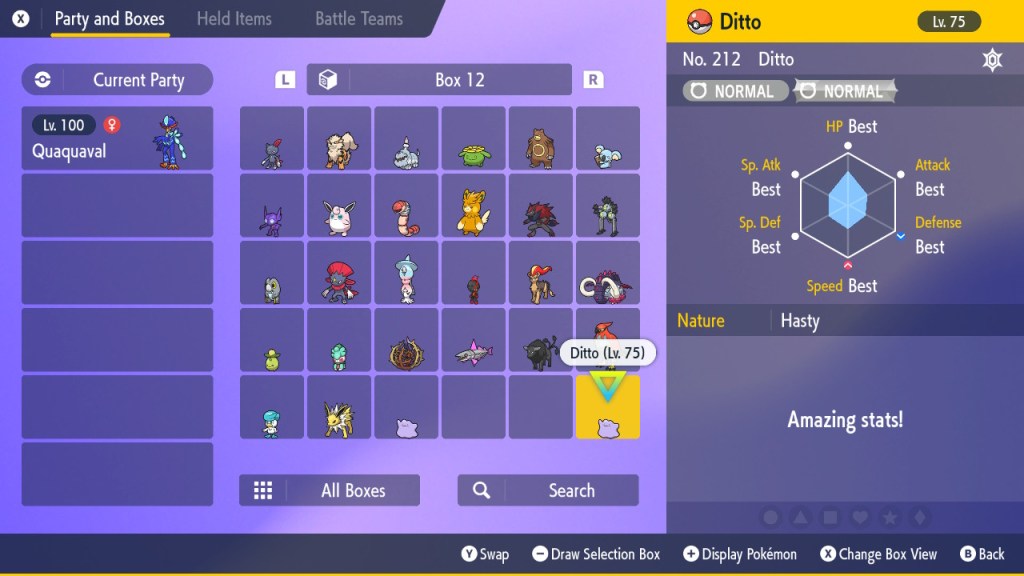Image resolution: width=1024 pixels, height=576 pixels.
Task: Select the Tauros box slot
Action: tap(541, 340)
